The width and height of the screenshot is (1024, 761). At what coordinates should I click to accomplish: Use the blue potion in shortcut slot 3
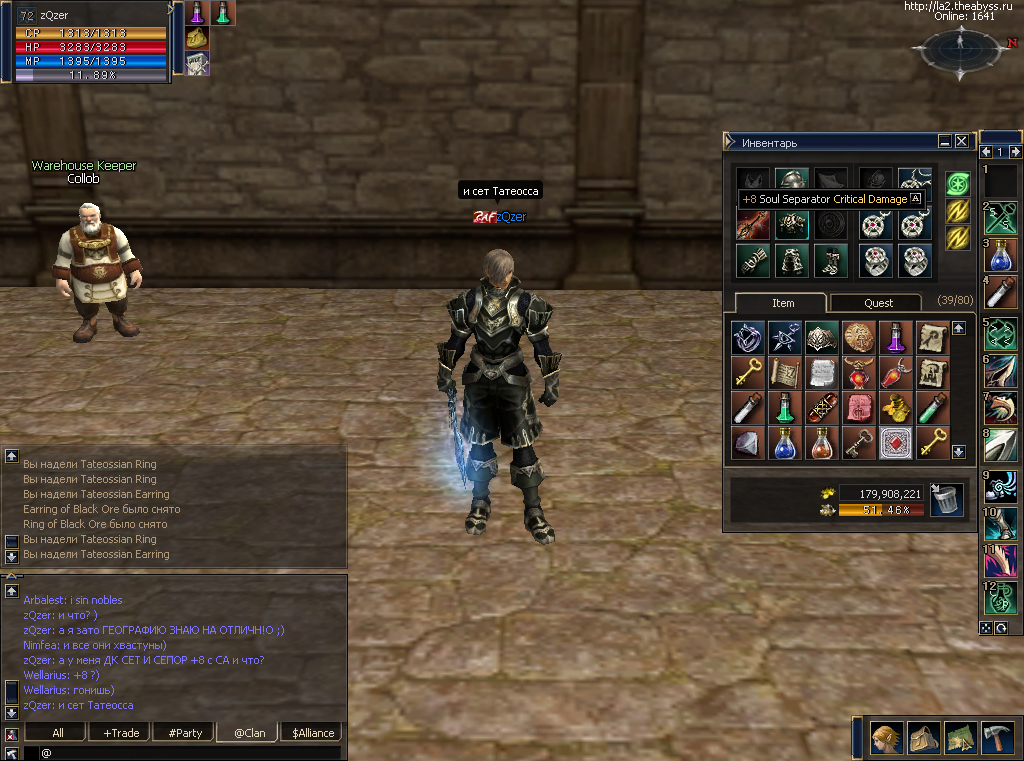click(1001, 255)
